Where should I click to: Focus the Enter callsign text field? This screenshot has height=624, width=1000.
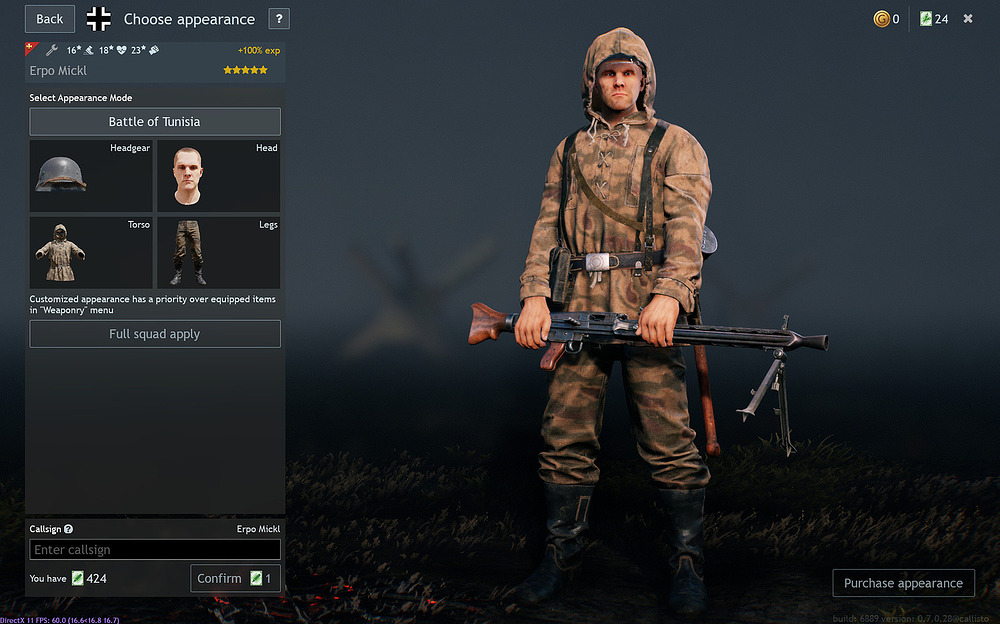point(154,550)
